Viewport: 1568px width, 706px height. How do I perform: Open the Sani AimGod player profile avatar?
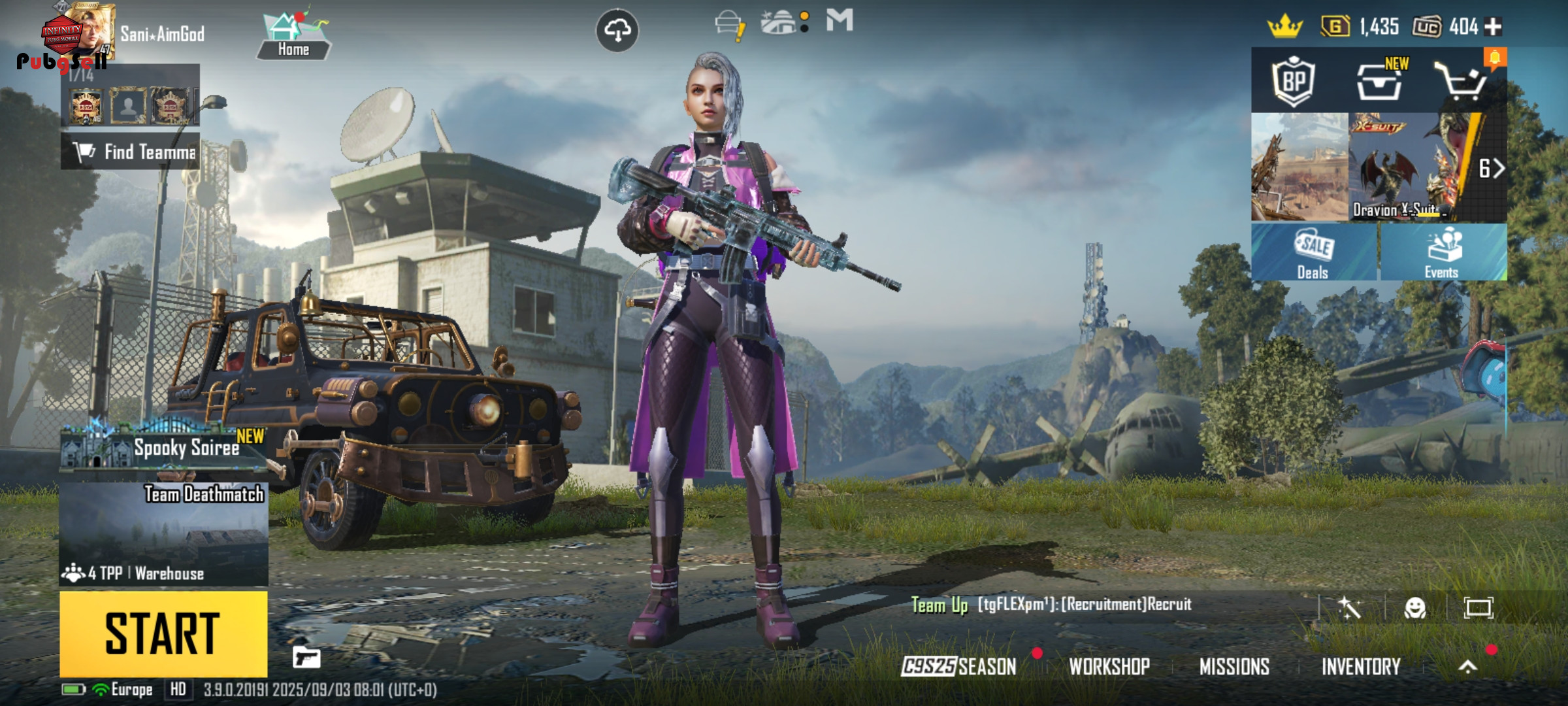click(91, 31)
